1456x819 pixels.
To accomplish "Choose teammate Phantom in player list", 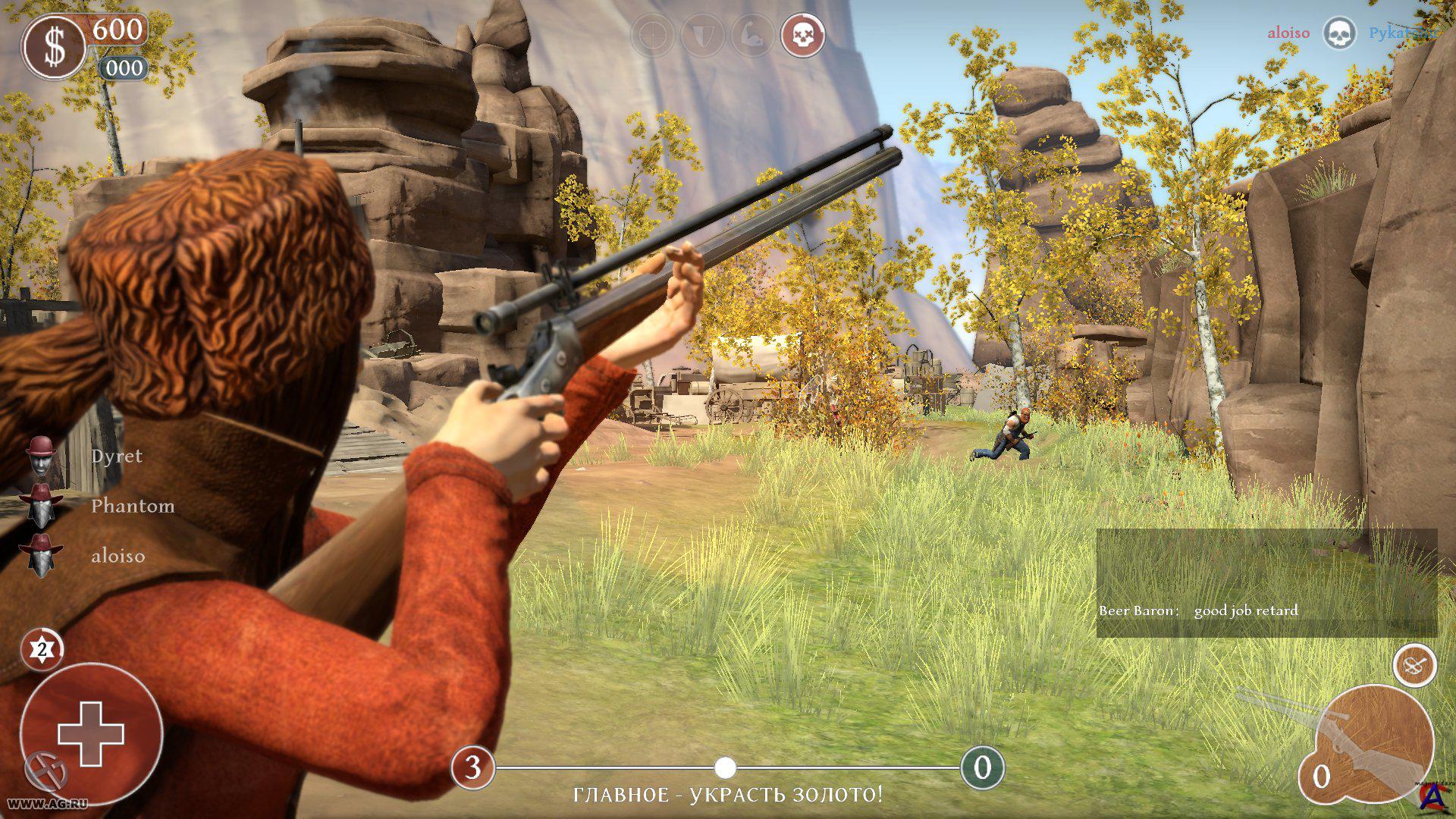I will tap(132, 506).
